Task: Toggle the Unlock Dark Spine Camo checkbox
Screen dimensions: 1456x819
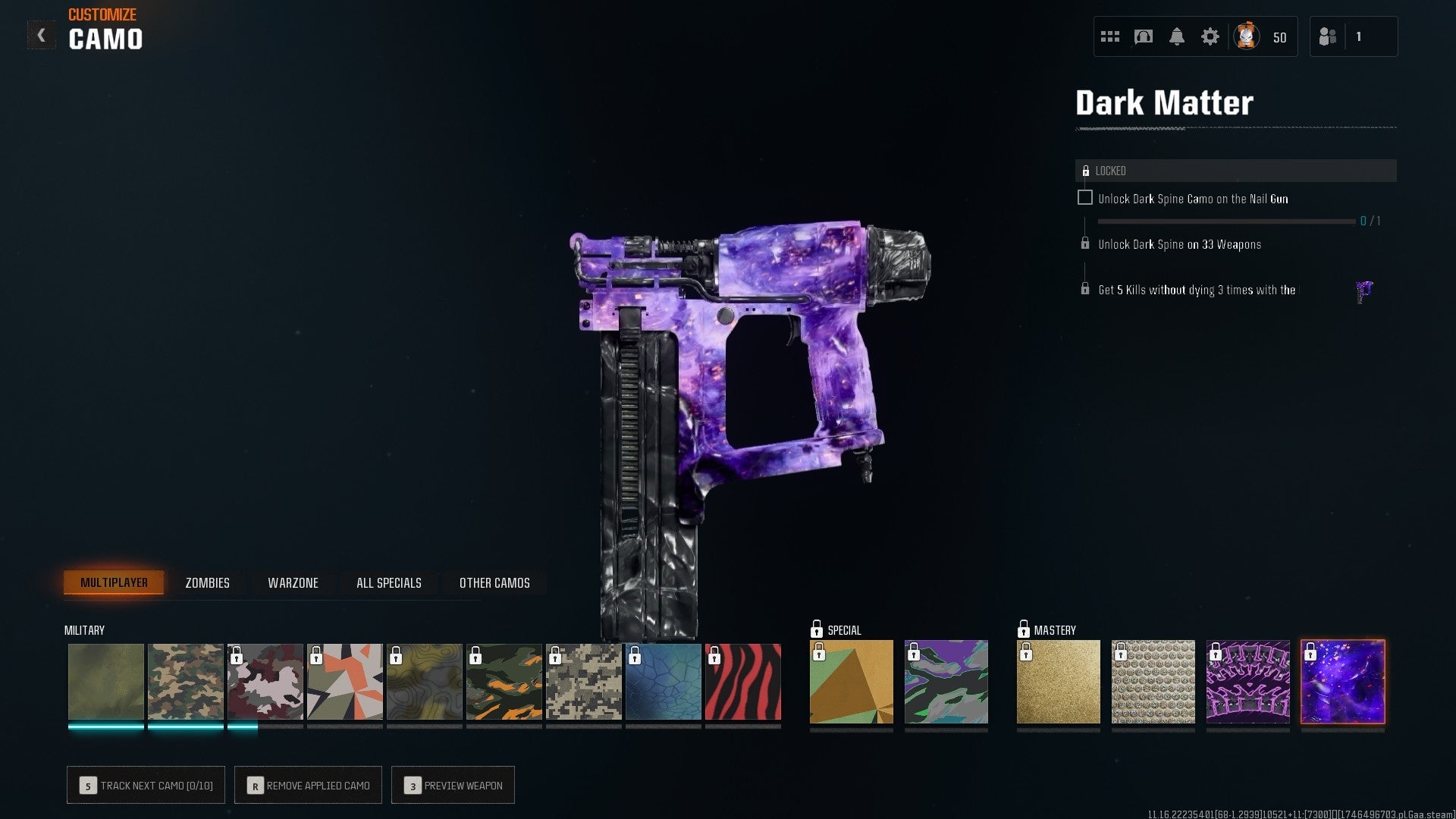Action: pos(1086,196)
